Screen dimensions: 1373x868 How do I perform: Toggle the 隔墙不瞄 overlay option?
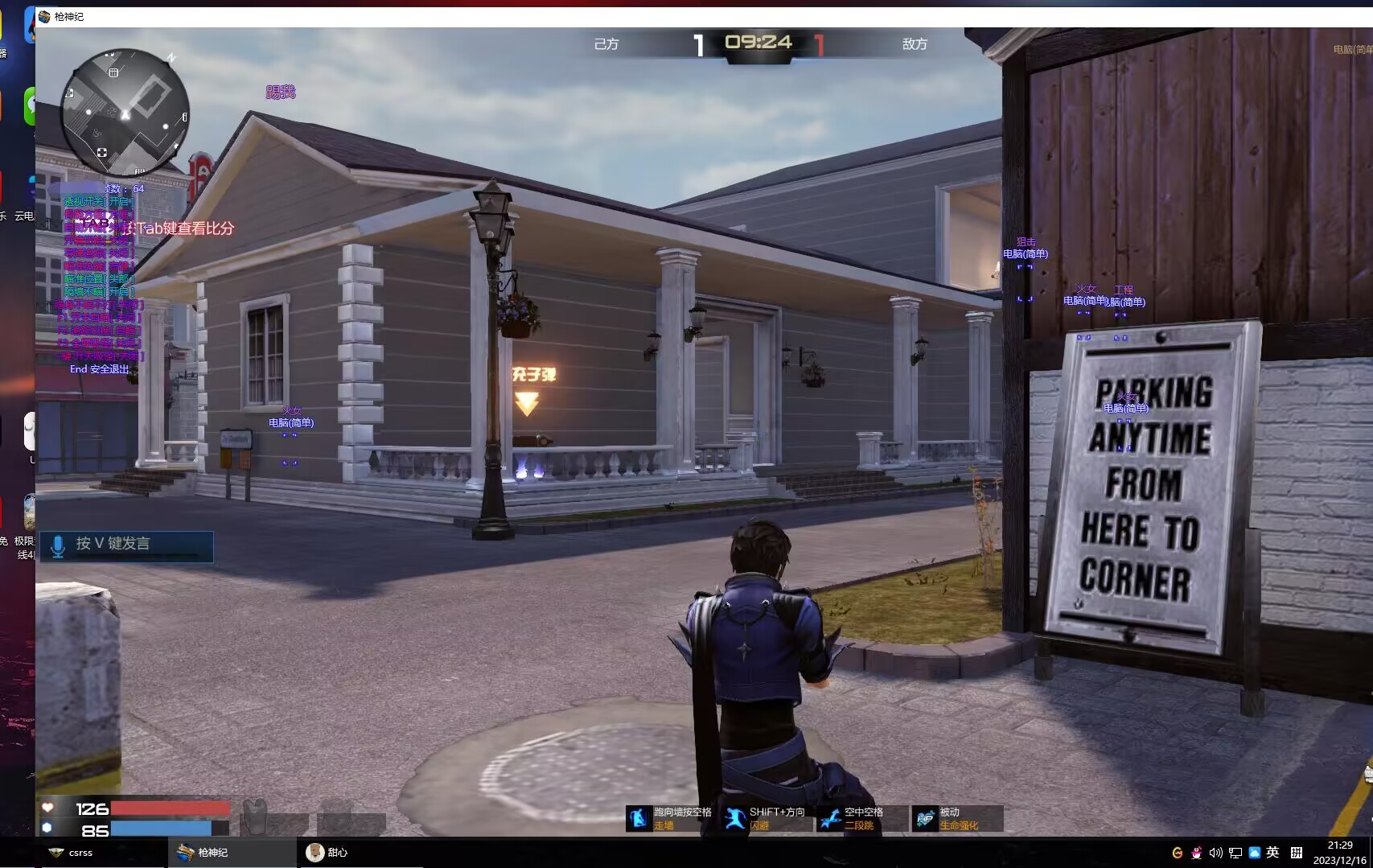[98, 292]
